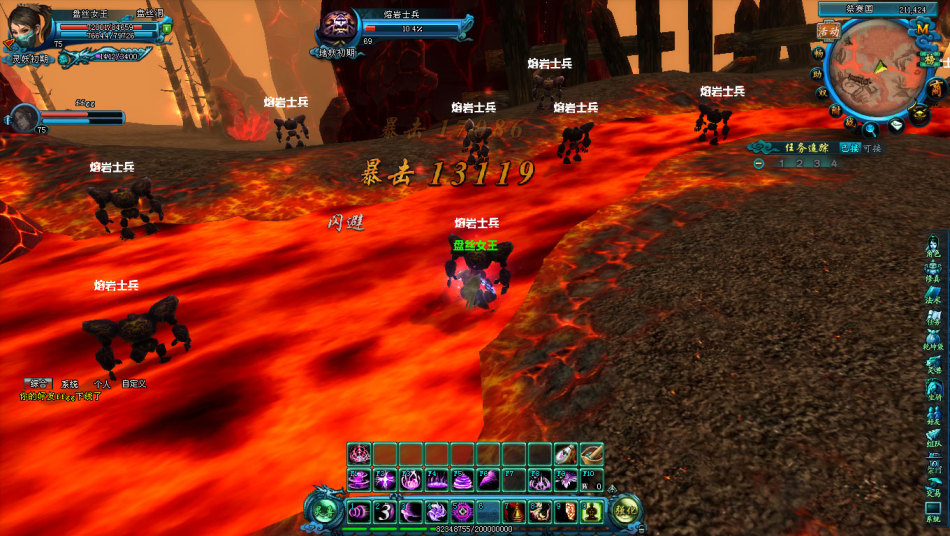Click the green dragon orb button
This screenshot has width=950, height=536.
(x=325, y=510)
